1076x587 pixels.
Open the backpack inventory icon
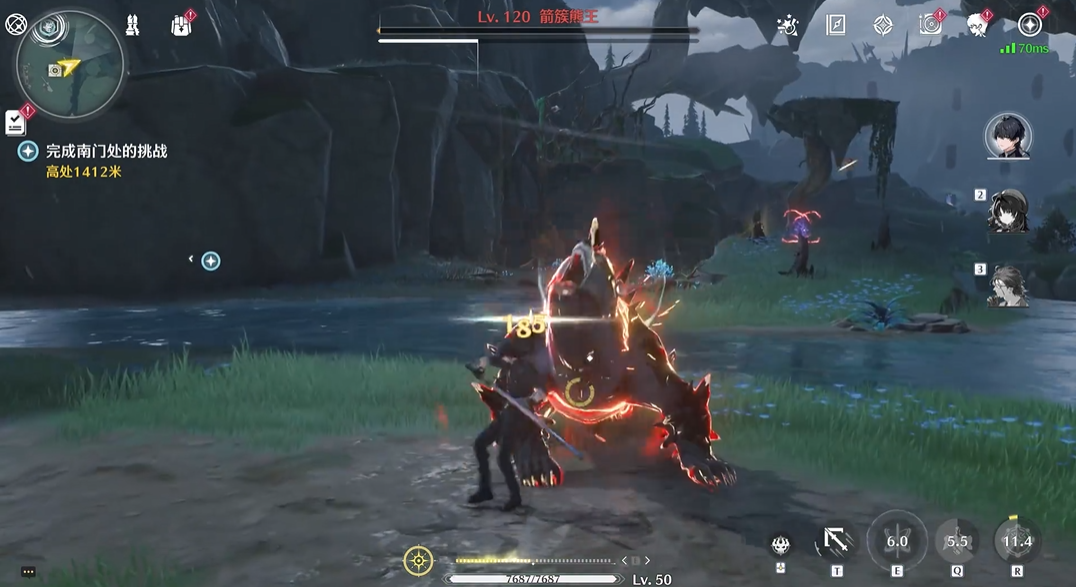click(x=181, y=26)
